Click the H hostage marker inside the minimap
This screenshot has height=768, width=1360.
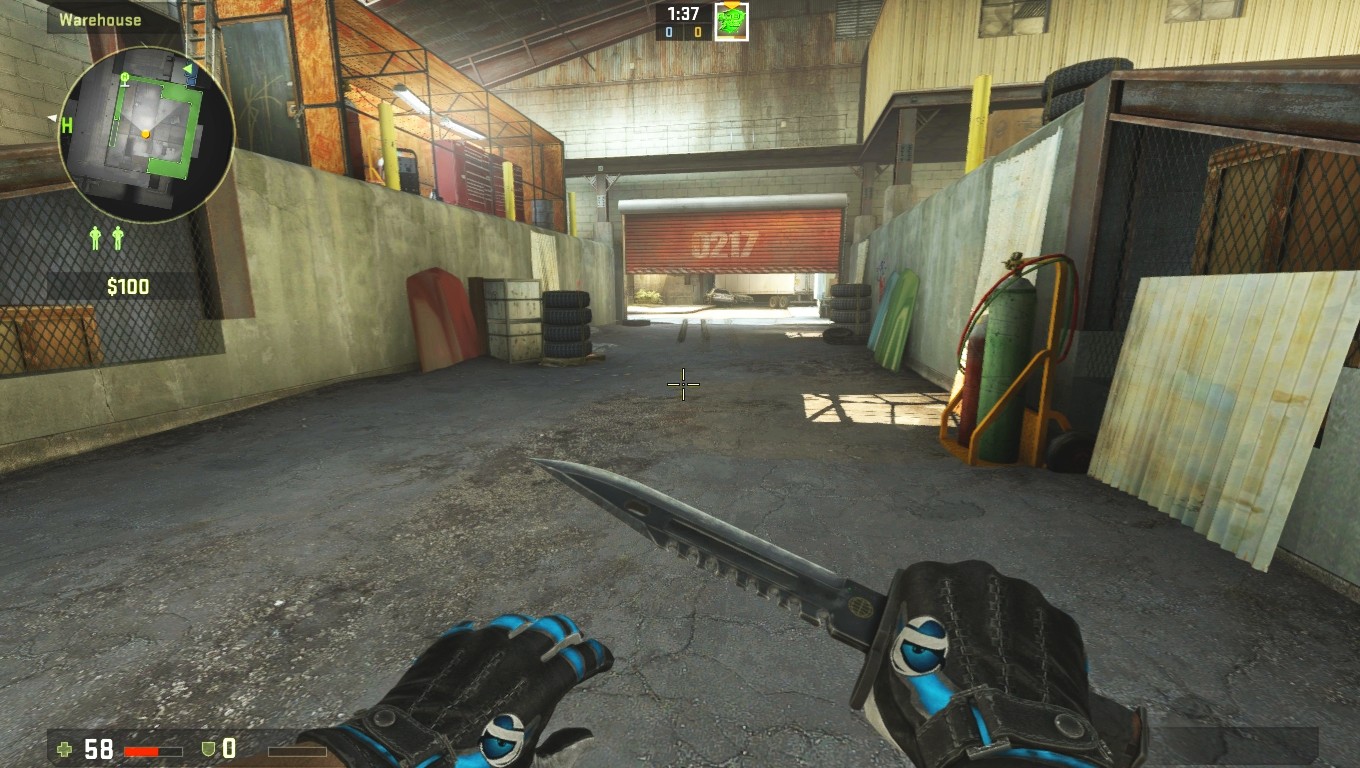tap(125, 78)
